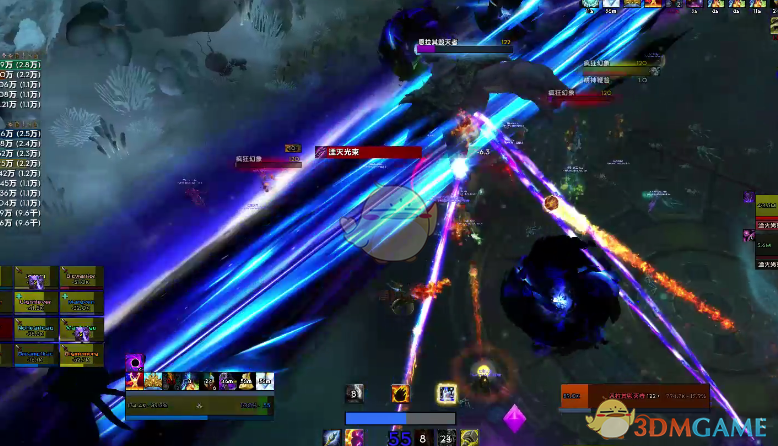Use the orange flaming hand ability

400,394
